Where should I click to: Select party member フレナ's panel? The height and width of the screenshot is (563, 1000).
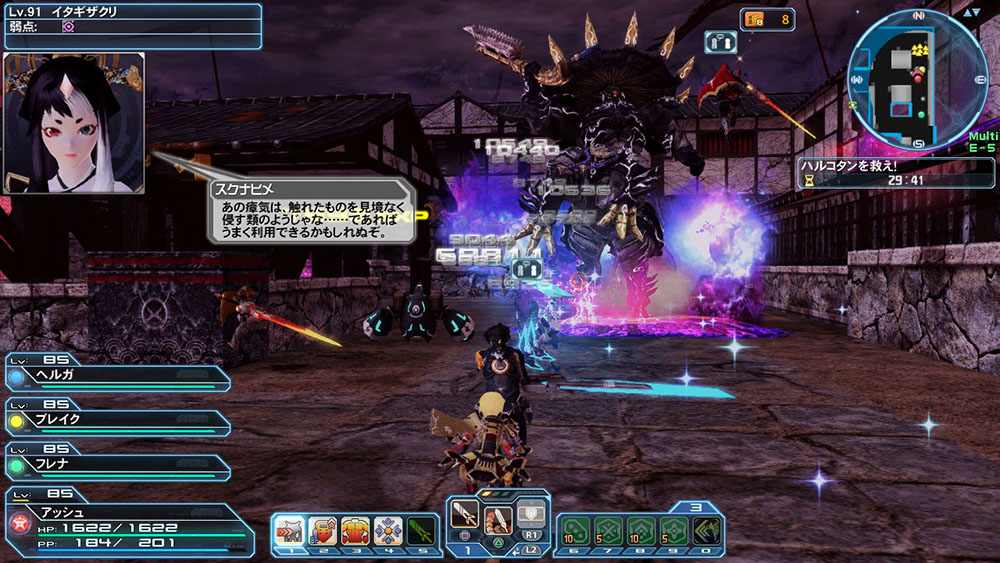115,465
